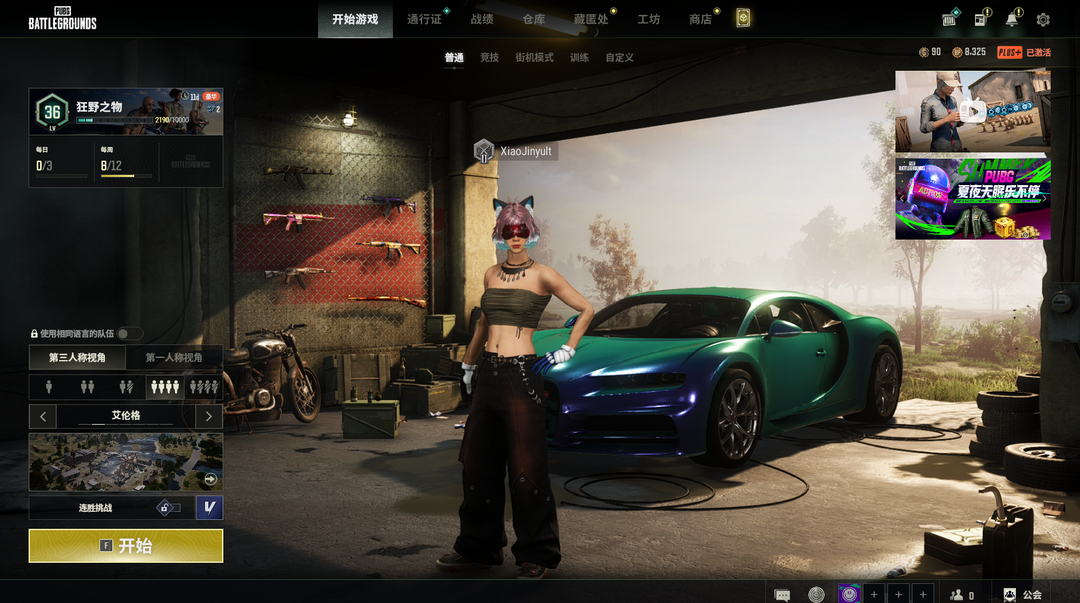
Task: Open the 公会 clan panel
Action: coord(1022,595)
